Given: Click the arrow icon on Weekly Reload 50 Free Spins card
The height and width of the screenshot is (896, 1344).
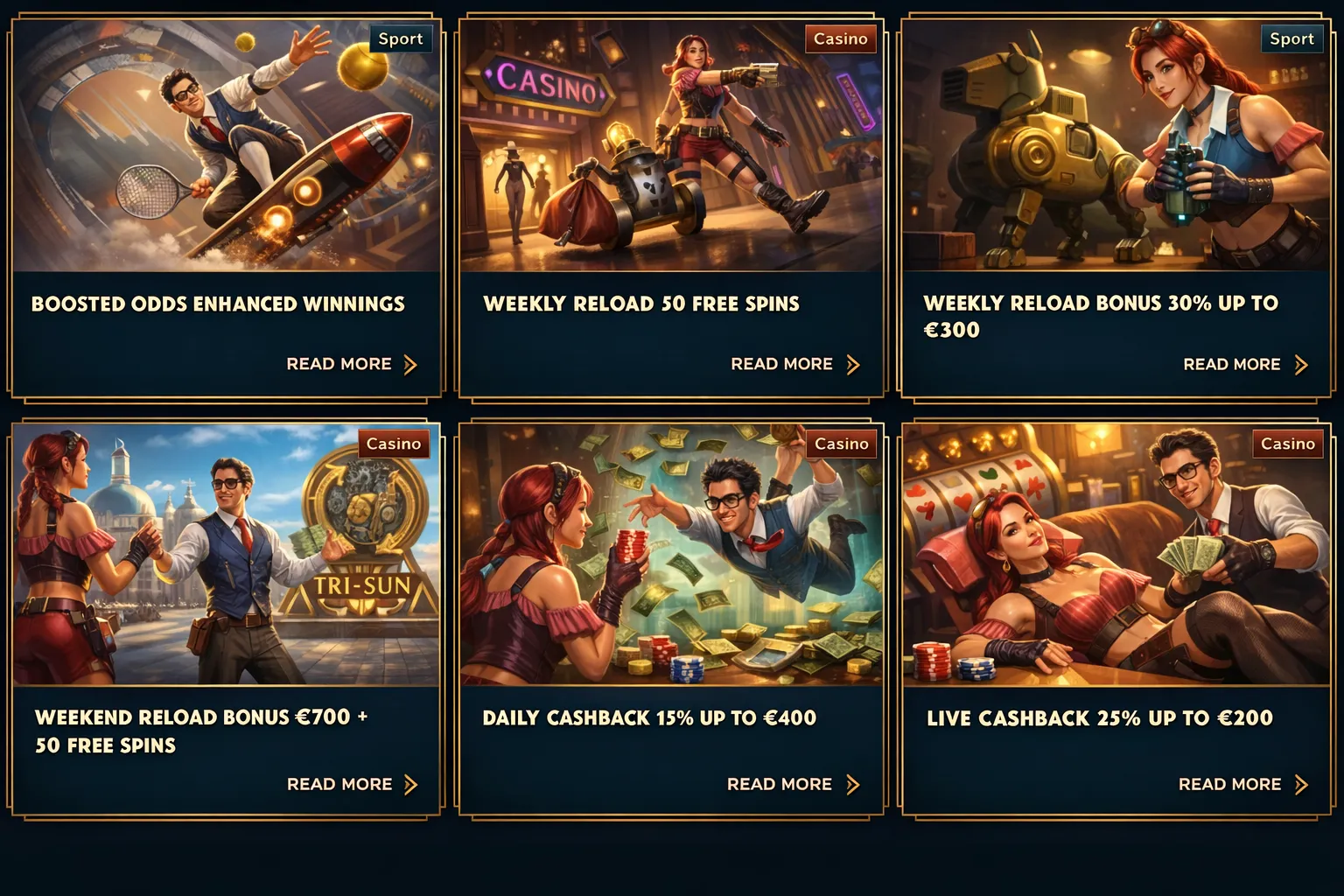Looking at the screenshot, I should 854,364.
